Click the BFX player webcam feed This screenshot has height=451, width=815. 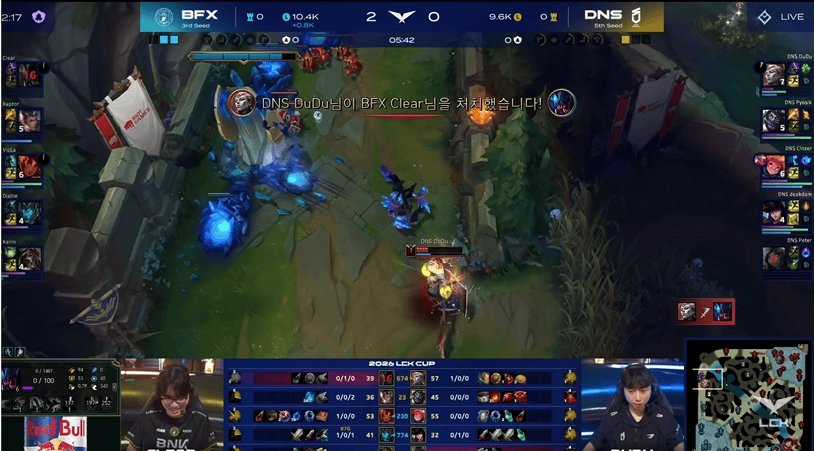[172, 404]
